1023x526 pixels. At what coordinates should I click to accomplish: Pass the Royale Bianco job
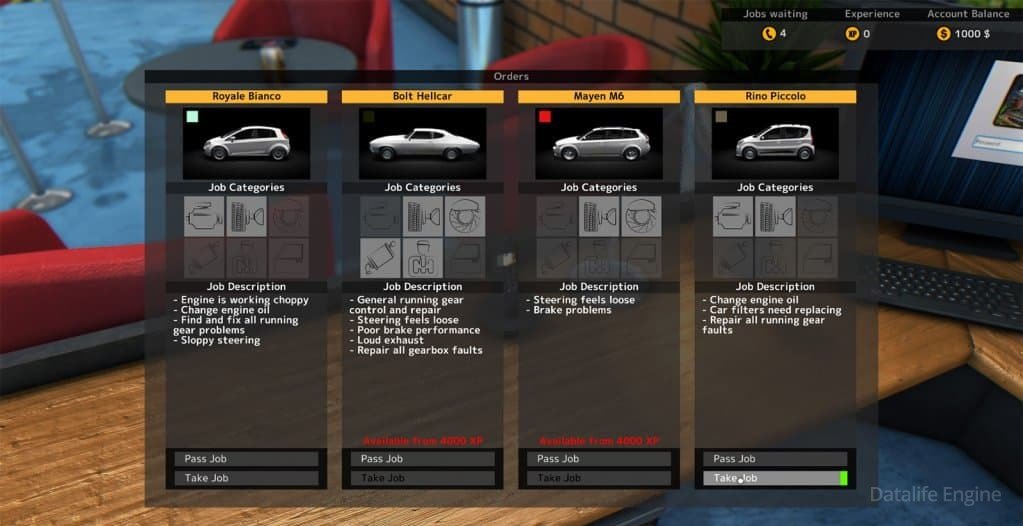click(246, 459)
